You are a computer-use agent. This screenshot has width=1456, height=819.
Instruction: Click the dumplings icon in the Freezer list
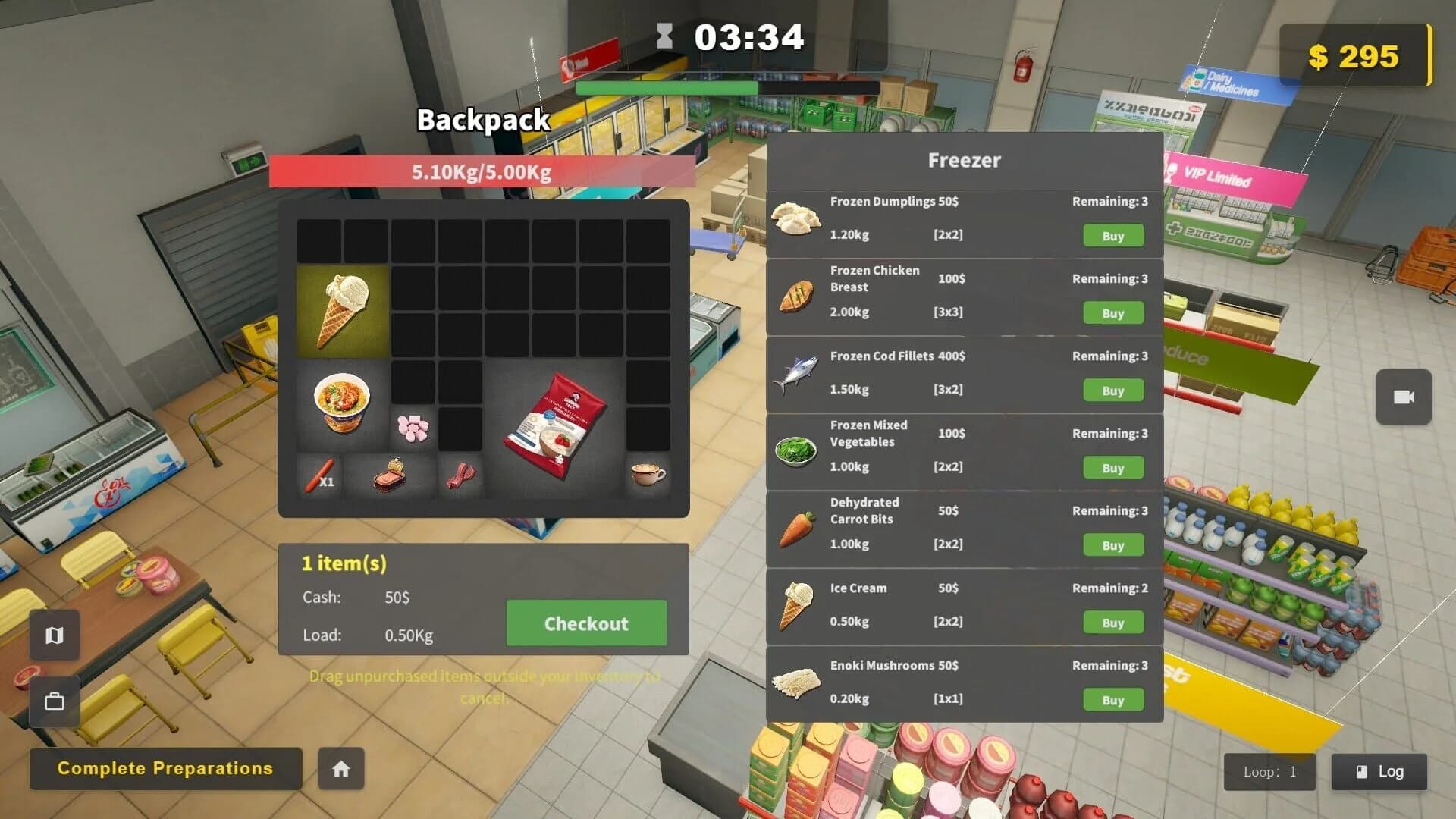(x=795, y=218)
